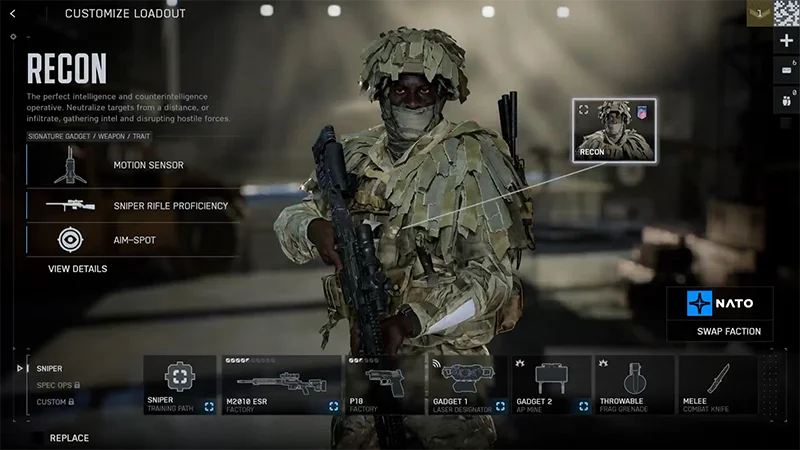Click the plus icon in the corner
The image size is (800, 450).
click(787, 41)
